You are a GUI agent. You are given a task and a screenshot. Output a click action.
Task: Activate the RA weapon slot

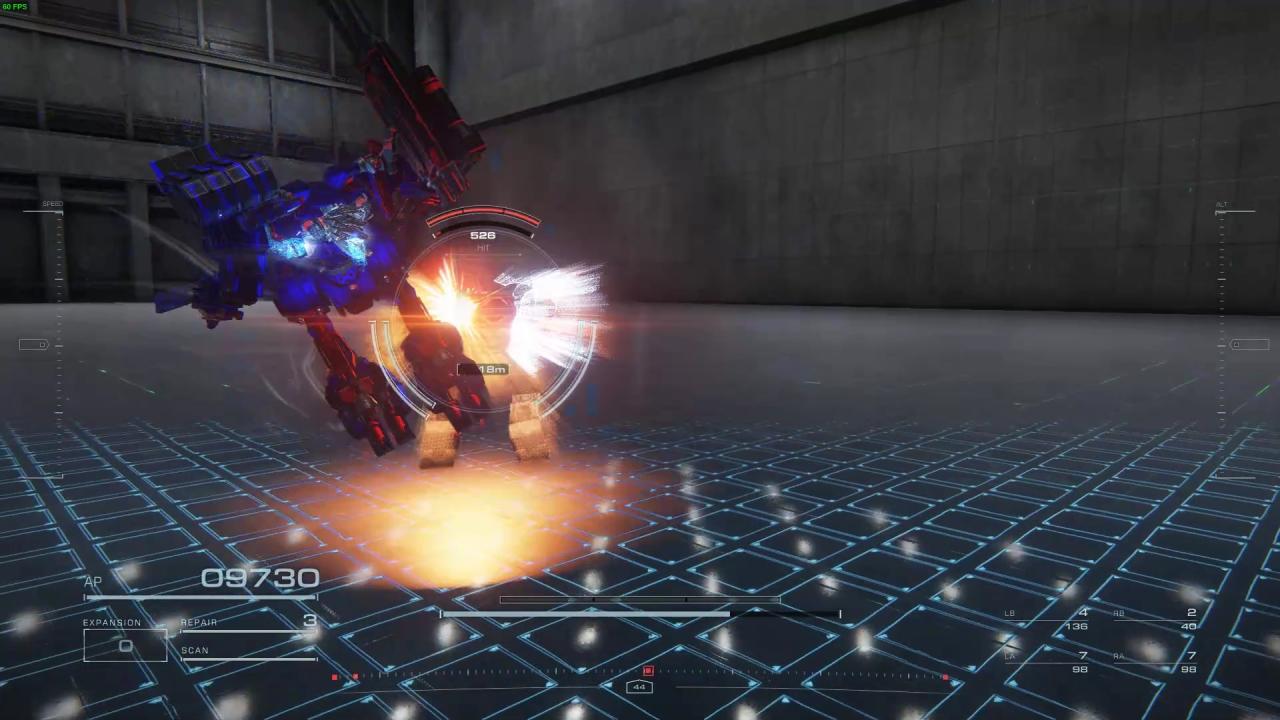pos(1156,662)
